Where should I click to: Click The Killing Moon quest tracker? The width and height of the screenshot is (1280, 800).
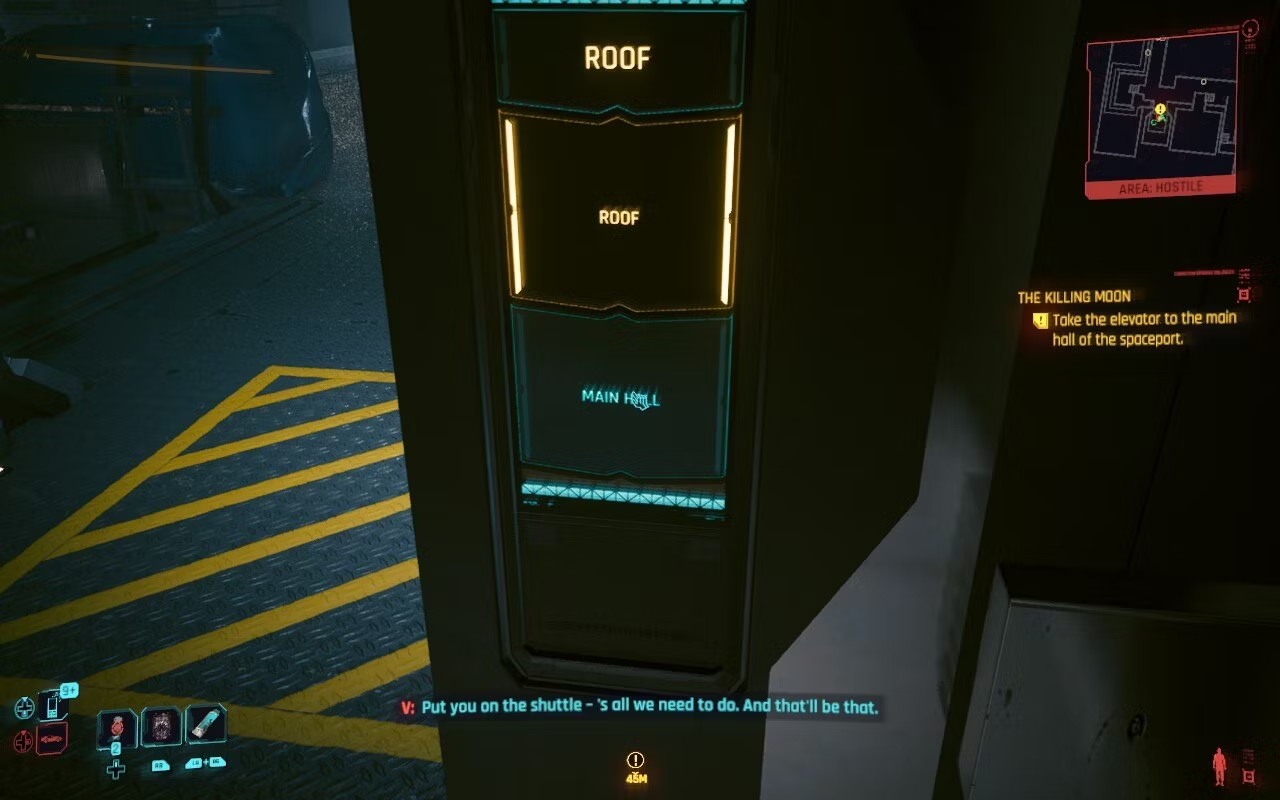coord(1073,297)
